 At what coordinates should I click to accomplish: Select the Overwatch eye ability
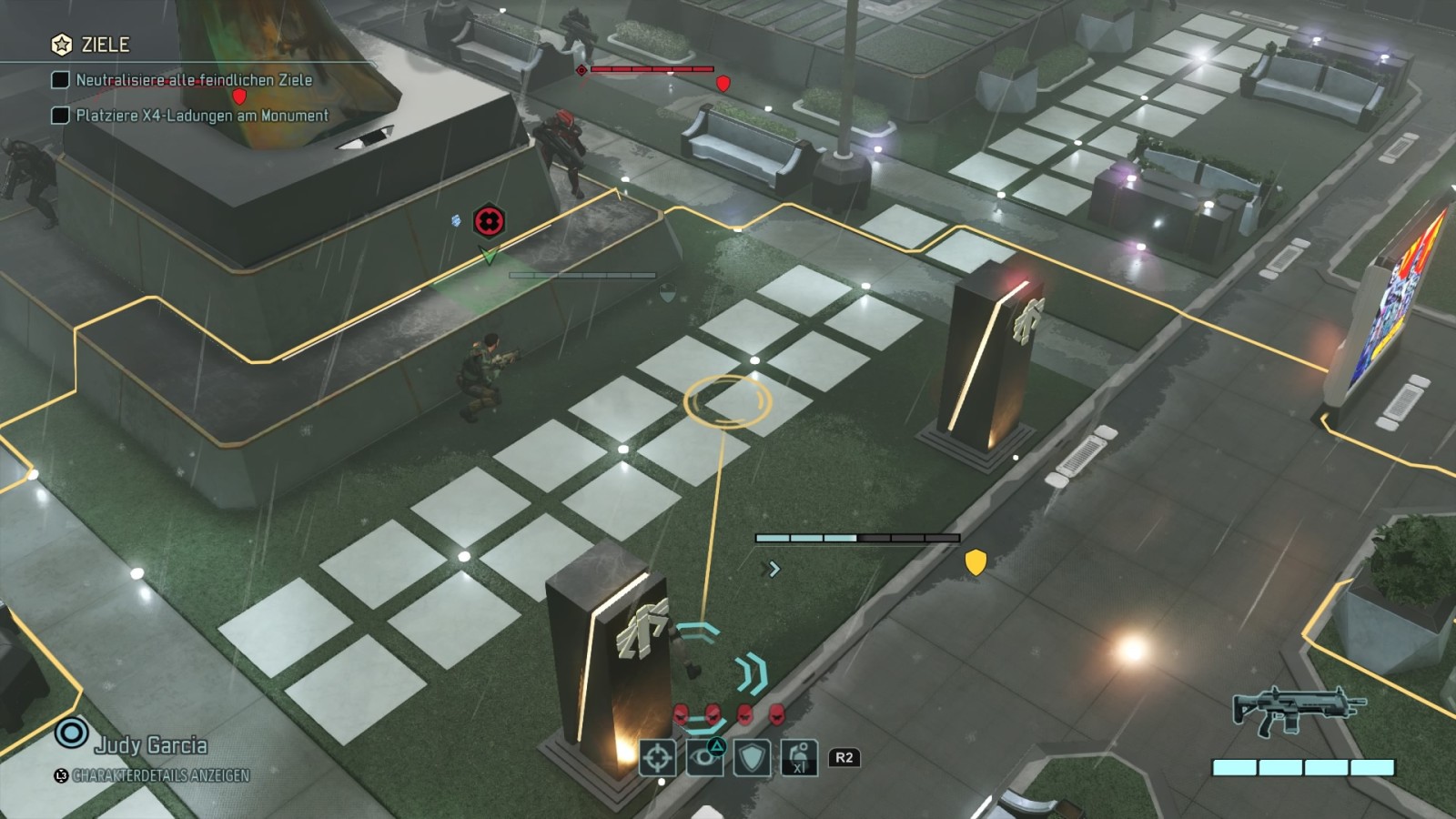[x=704, y=757]
